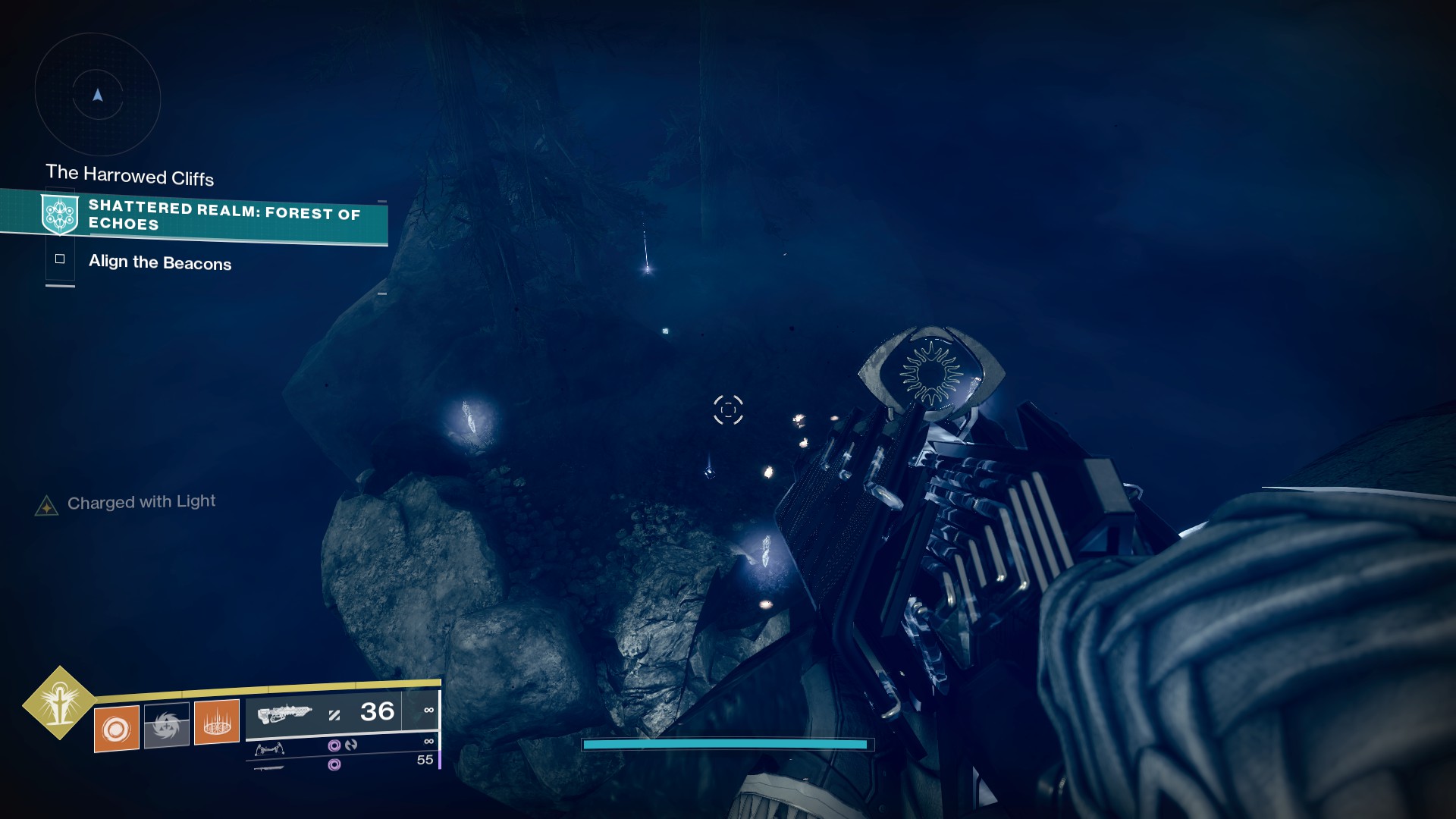This screenshot has width=1456, height=819.
Task: Switch to the heavy weapon with 55 ammo
Action: (269, 767)
